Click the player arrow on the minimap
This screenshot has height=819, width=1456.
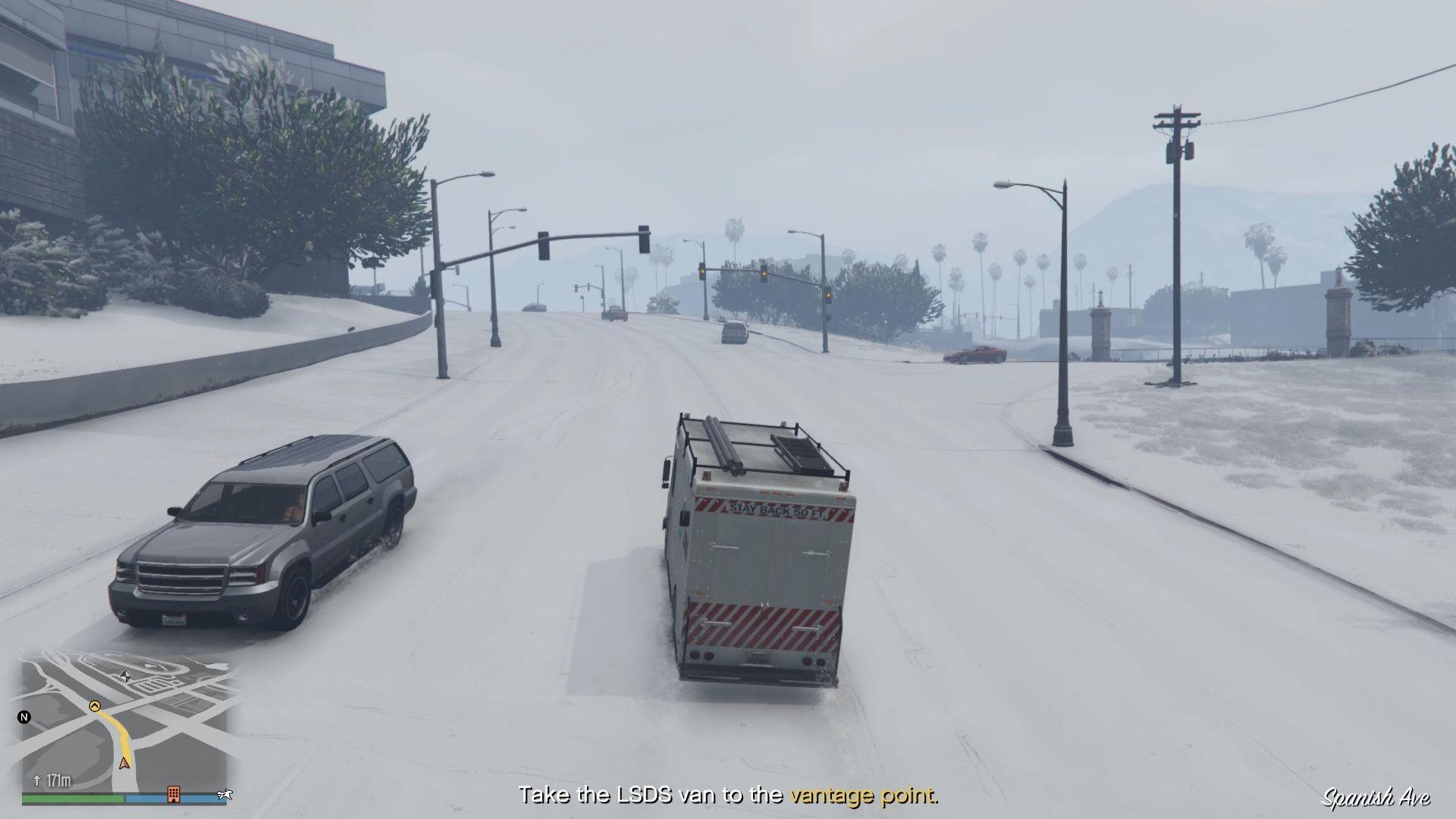coord(125,764)
